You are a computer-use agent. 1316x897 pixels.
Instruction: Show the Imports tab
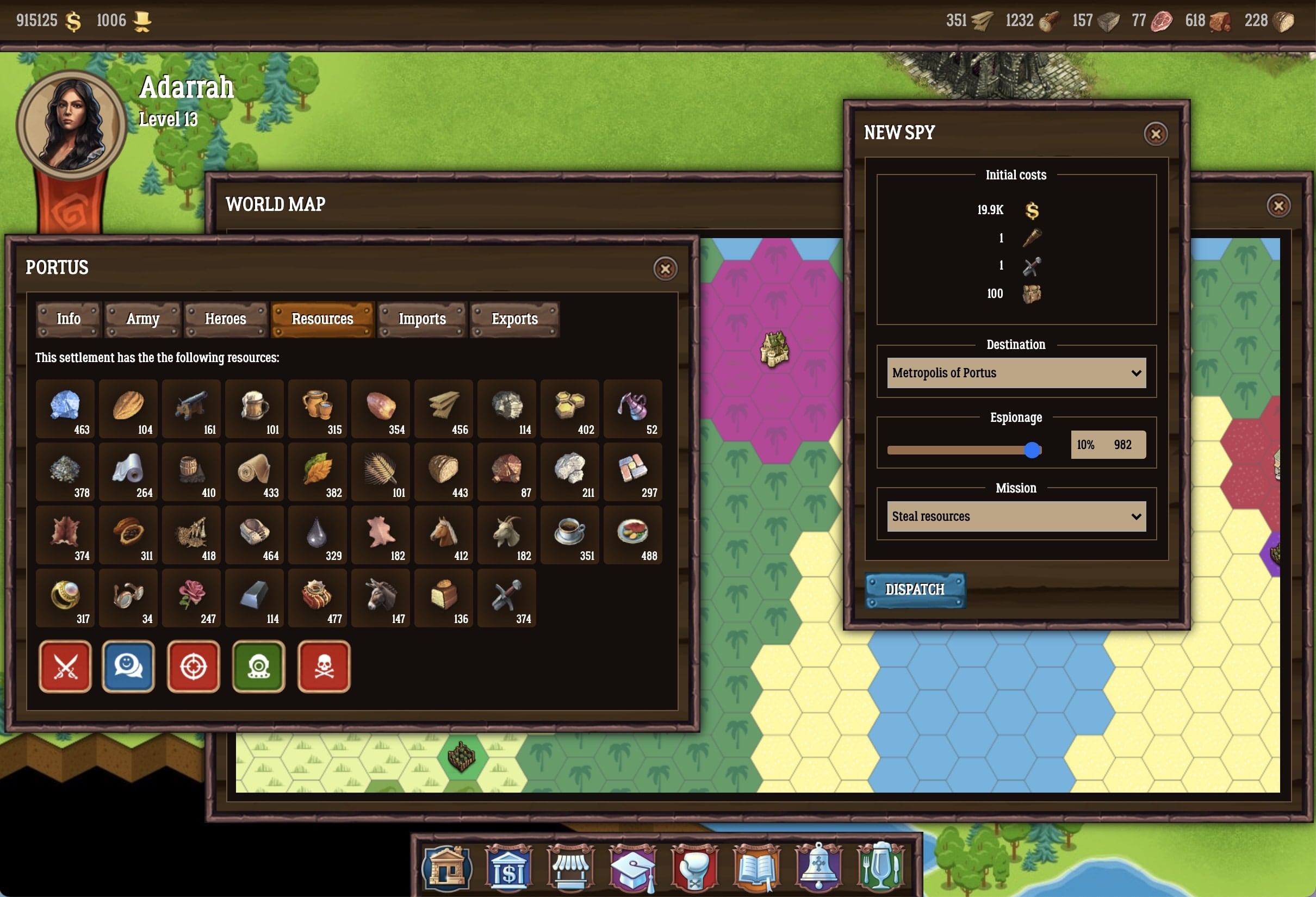[422, 319]
